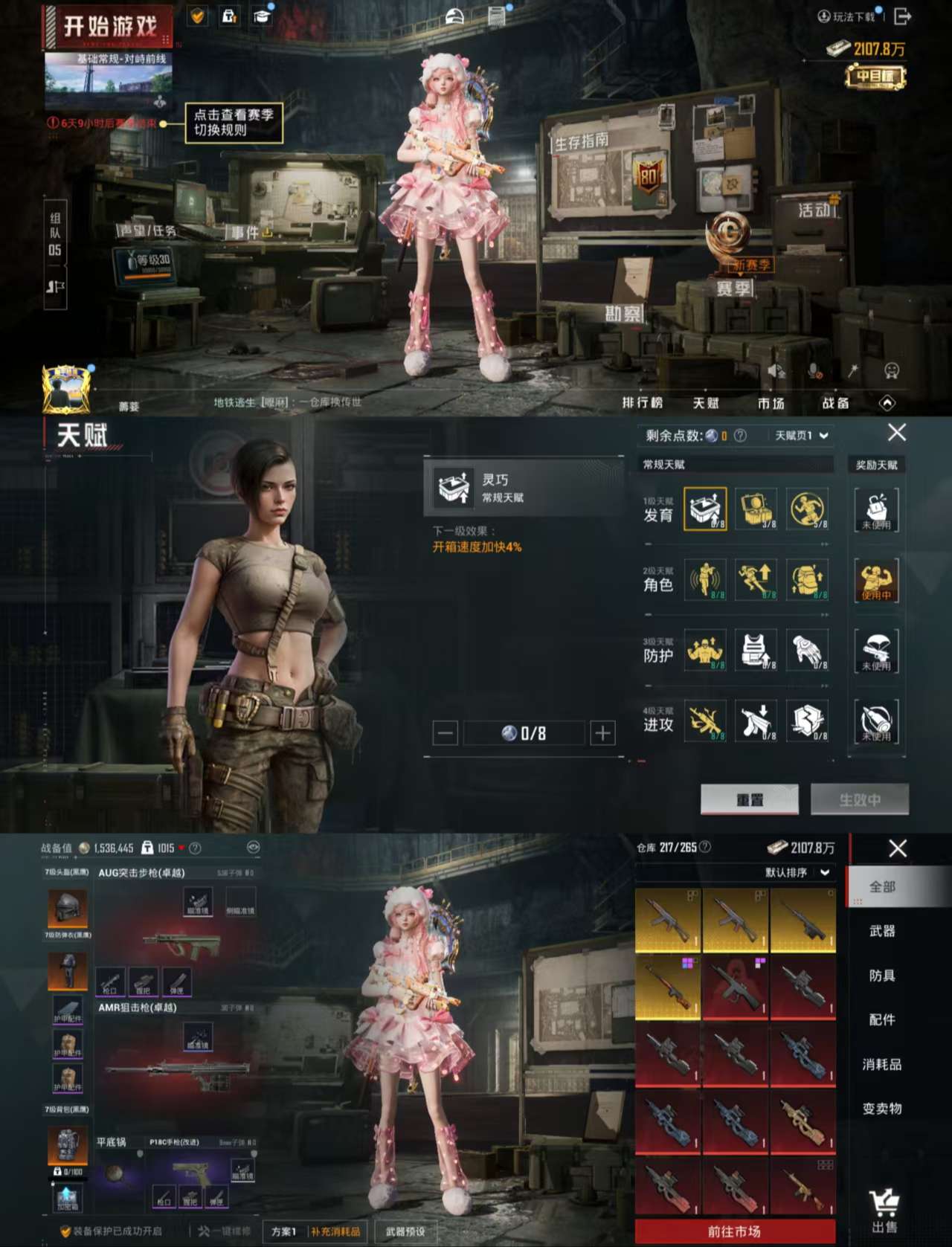This screenshot has height=1247, width=952.
Task: Open the 武器预设 weapon preset
Action: [405, 1231]
